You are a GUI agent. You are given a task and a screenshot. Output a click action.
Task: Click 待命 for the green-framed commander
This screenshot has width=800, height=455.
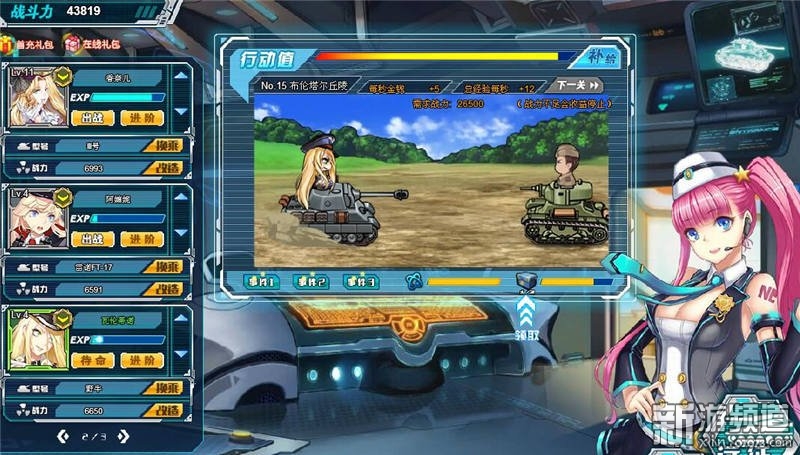pos(92,359)
